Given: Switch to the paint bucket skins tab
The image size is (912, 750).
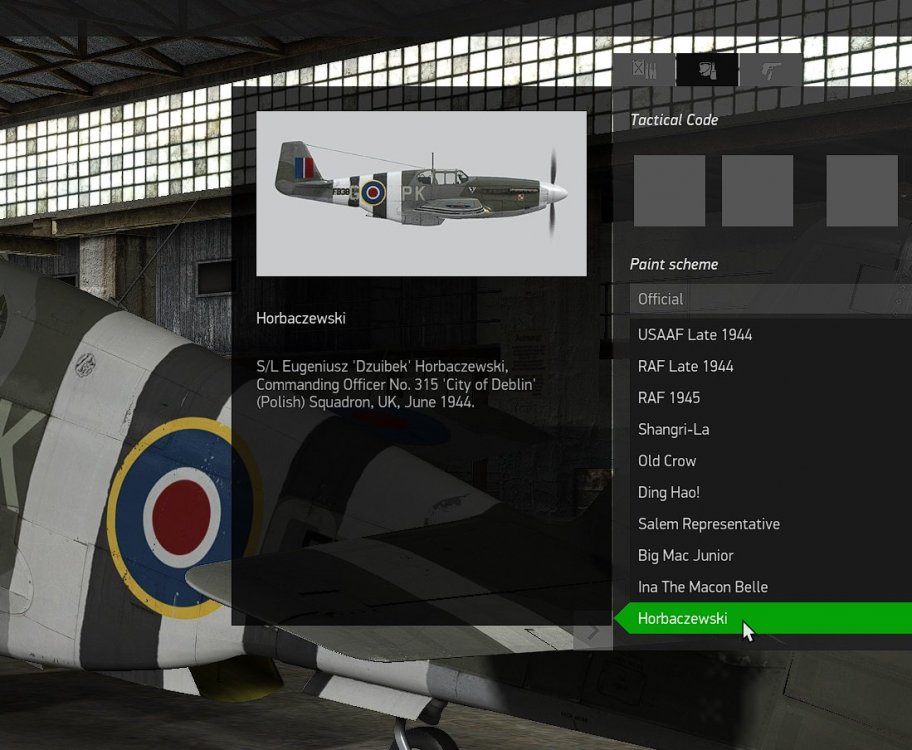Looking at the screenshot, I should (707, 69).
